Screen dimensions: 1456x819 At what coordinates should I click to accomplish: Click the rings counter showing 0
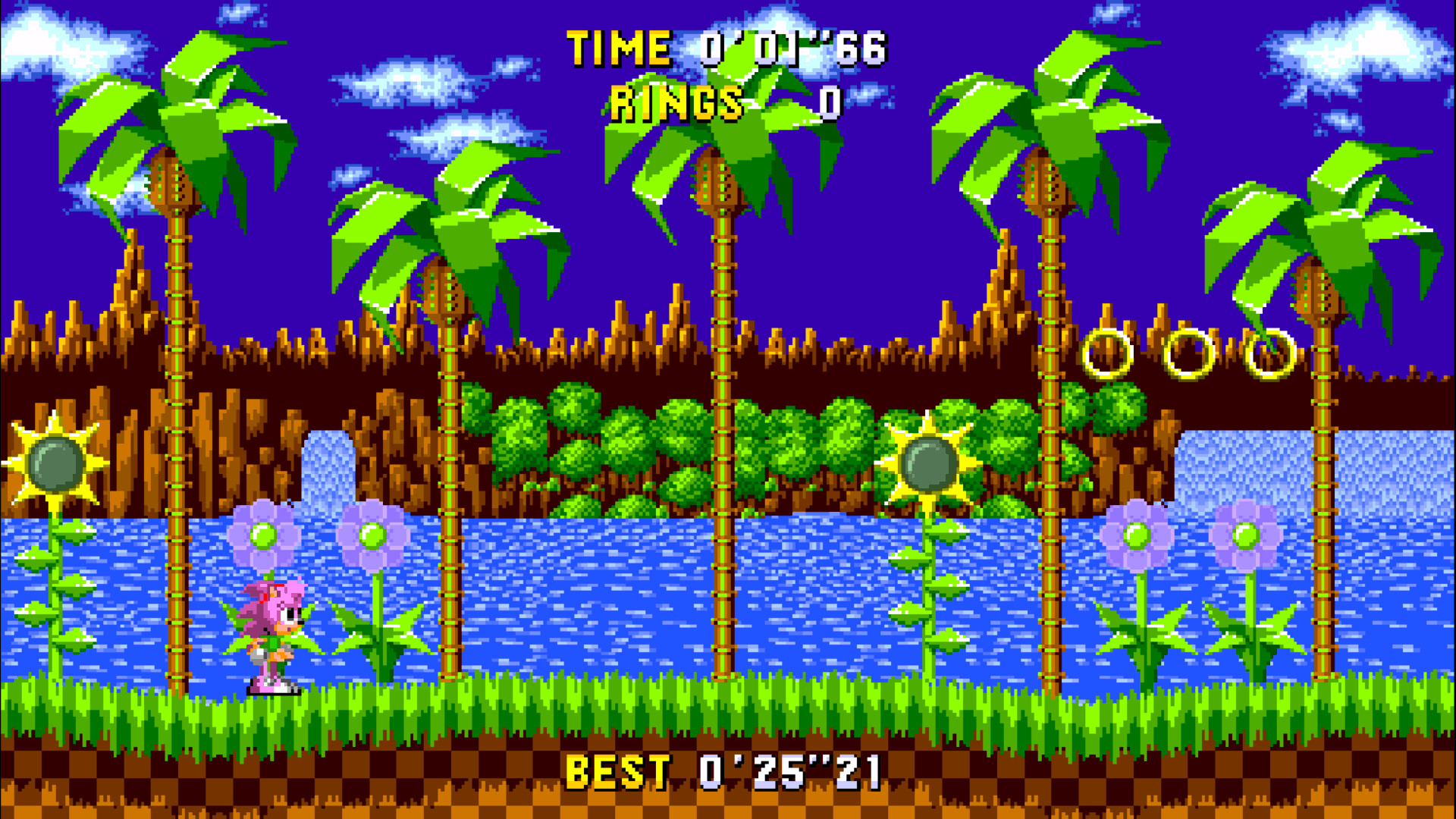(828, 102)
